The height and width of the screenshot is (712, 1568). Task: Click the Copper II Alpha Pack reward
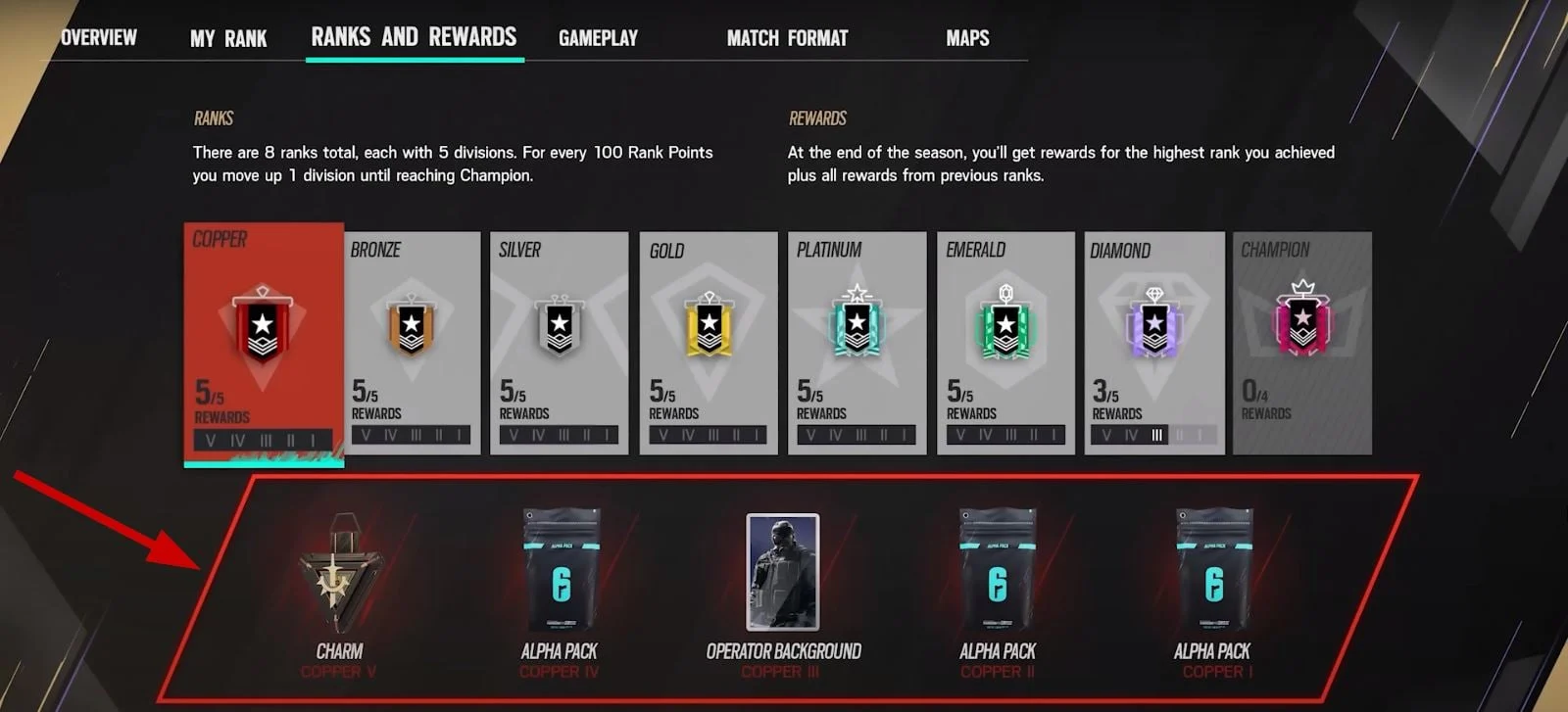(998, 578)
